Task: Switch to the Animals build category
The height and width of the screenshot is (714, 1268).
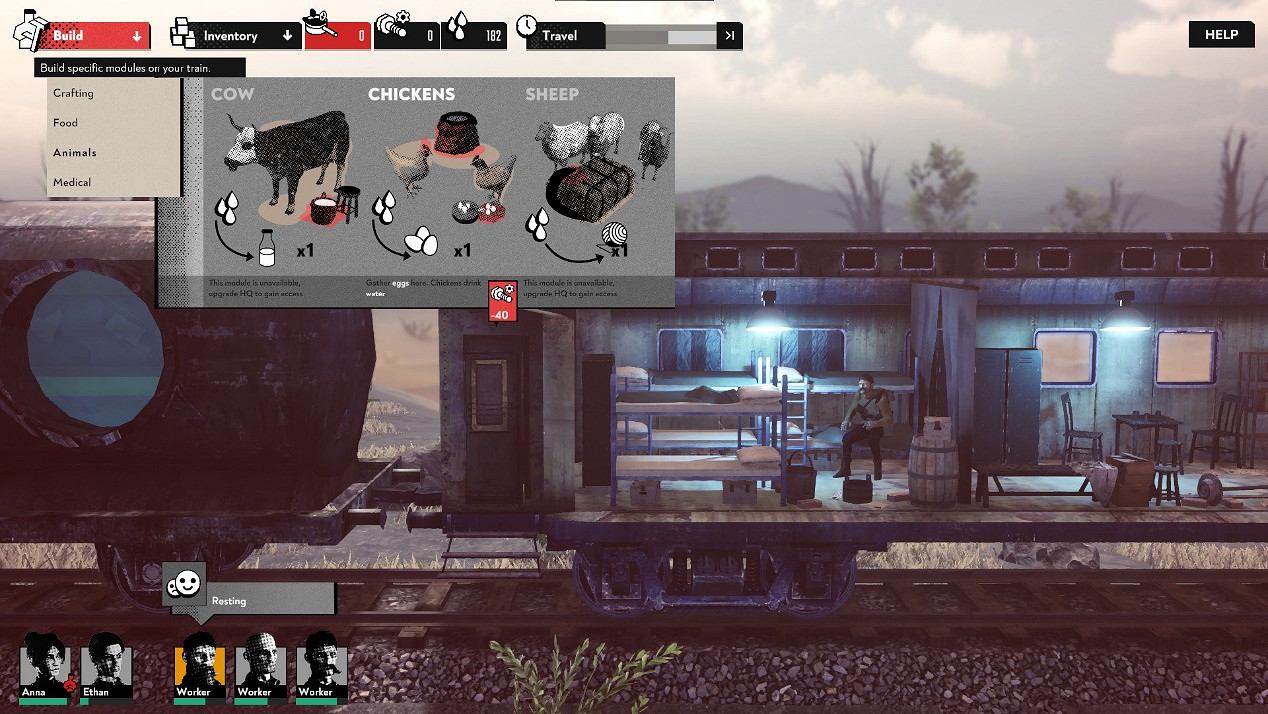Action: [75, 153]
